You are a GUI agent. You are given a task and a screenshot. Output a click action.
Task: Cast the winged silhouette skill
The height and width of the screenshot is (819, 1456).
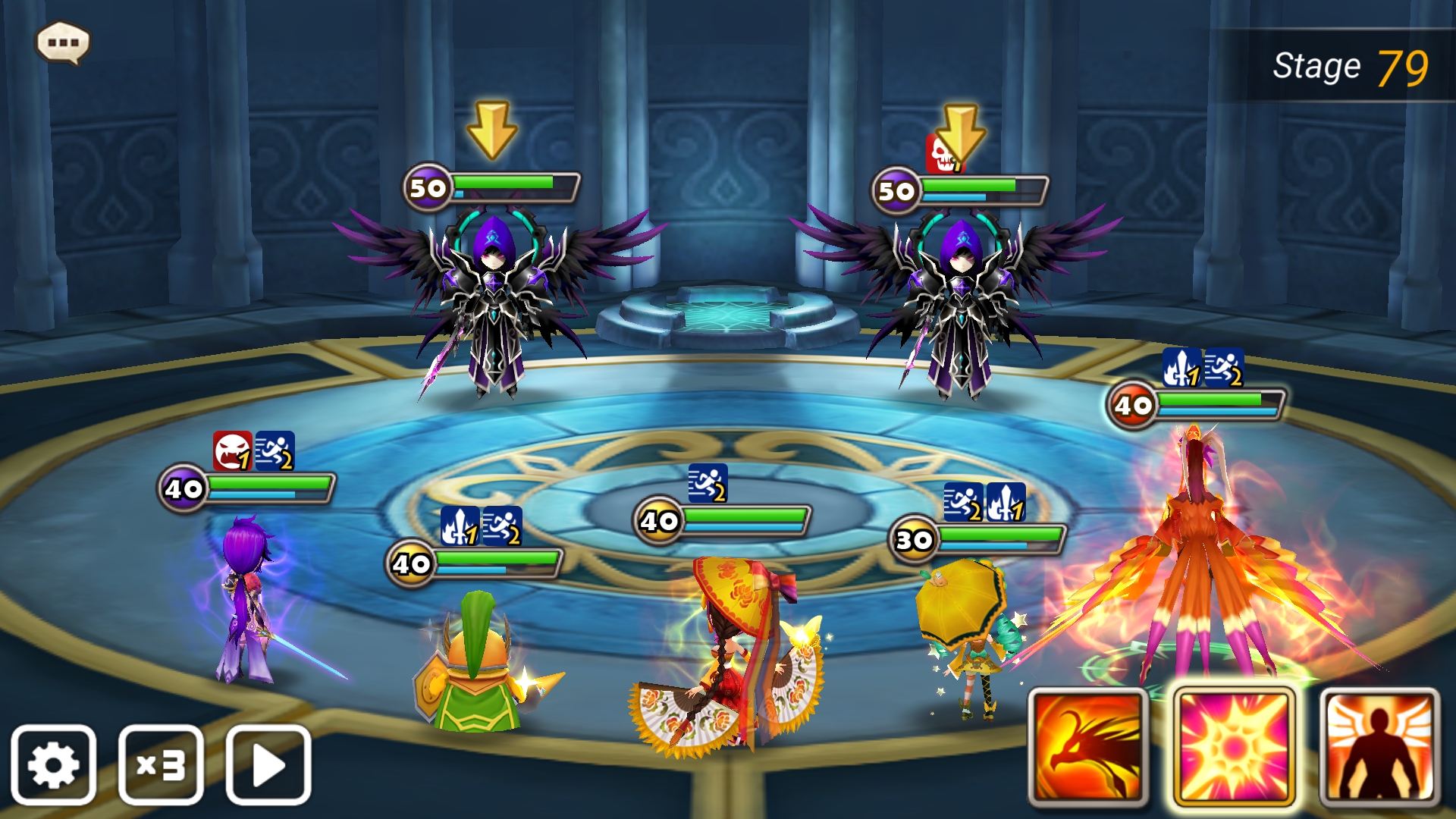pyautogui.click(x=1379, y=747)
